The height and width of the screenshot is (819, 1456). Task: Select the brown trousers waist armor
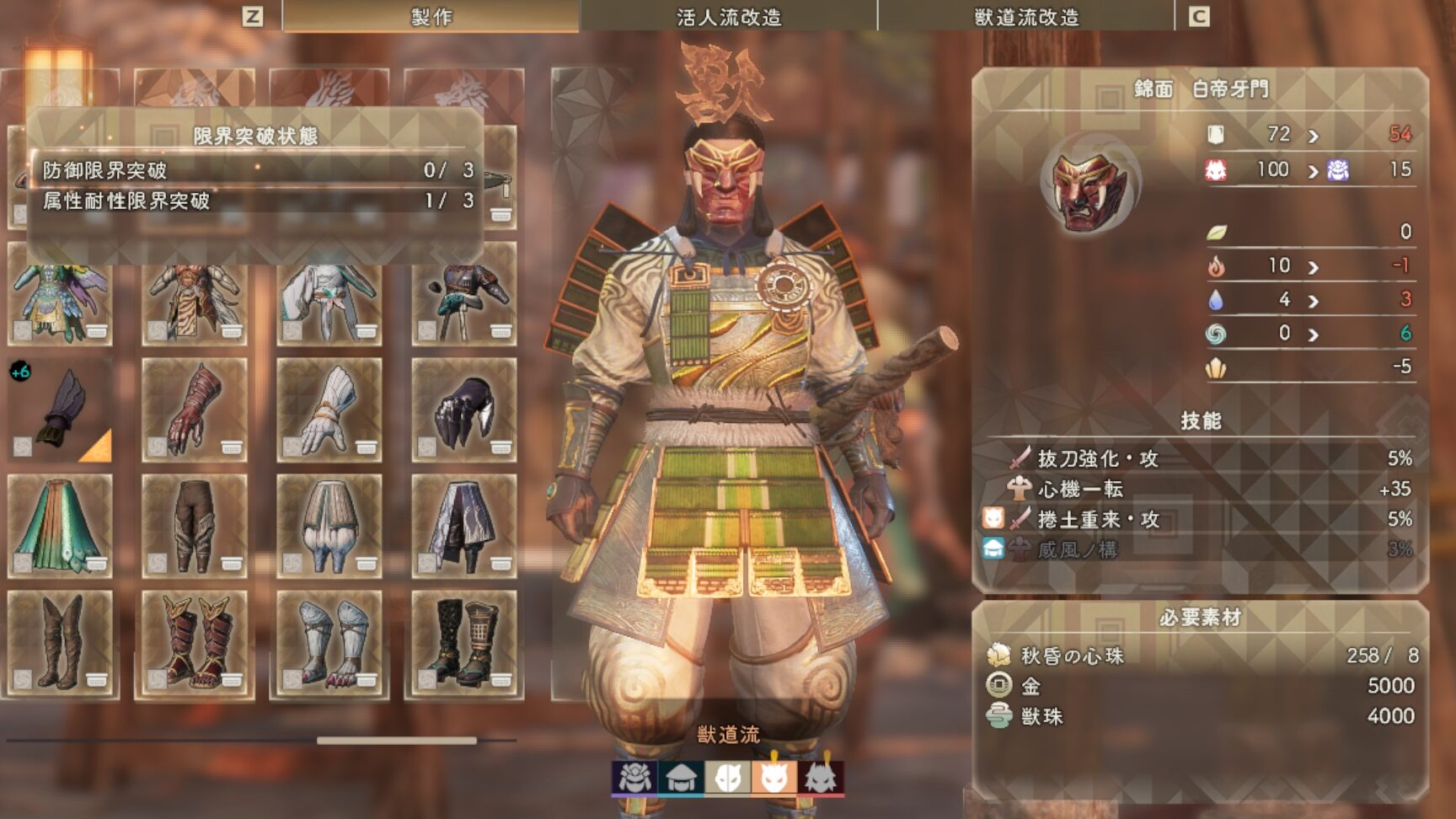(x=195, y=526)
